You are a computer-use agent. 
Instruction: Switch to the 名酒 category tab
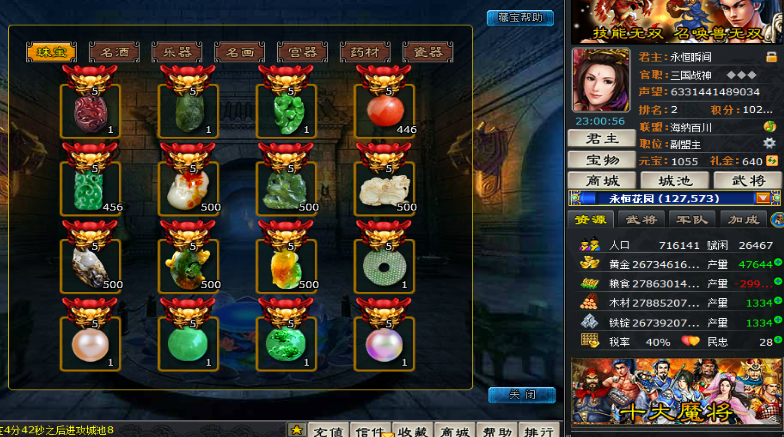click(114, 51)
